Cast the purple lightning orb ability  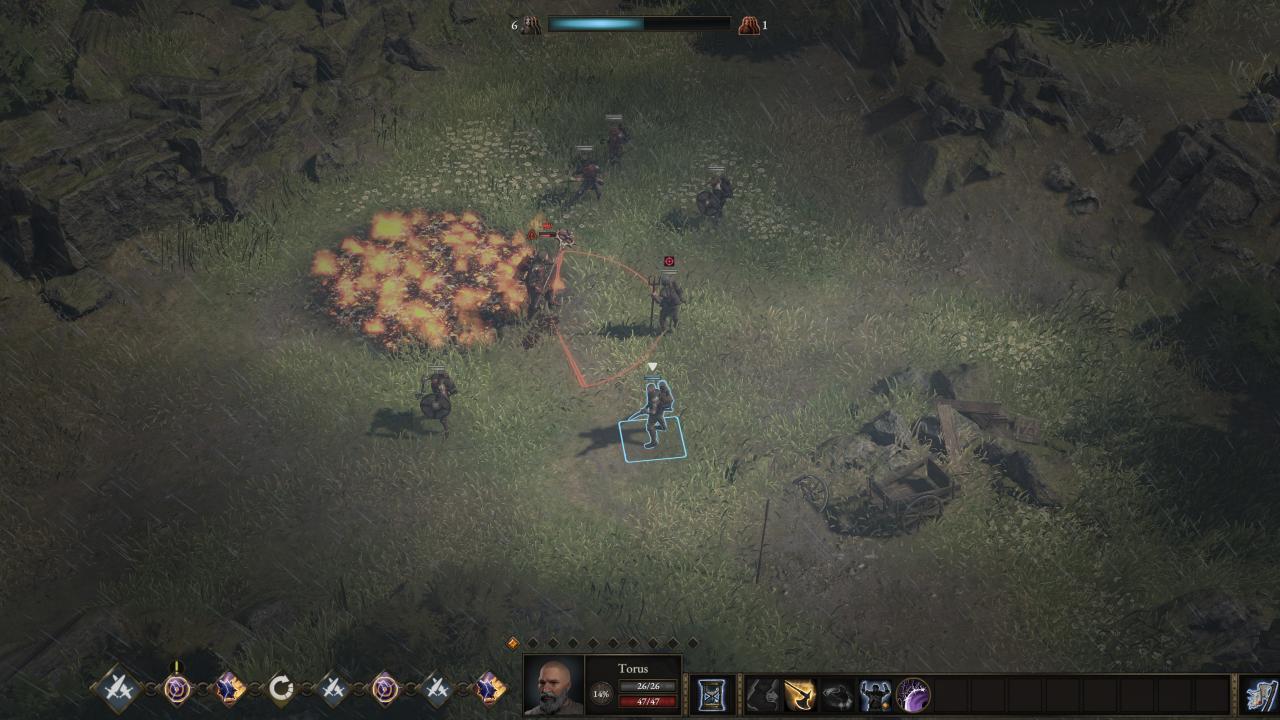coord(913,694)
